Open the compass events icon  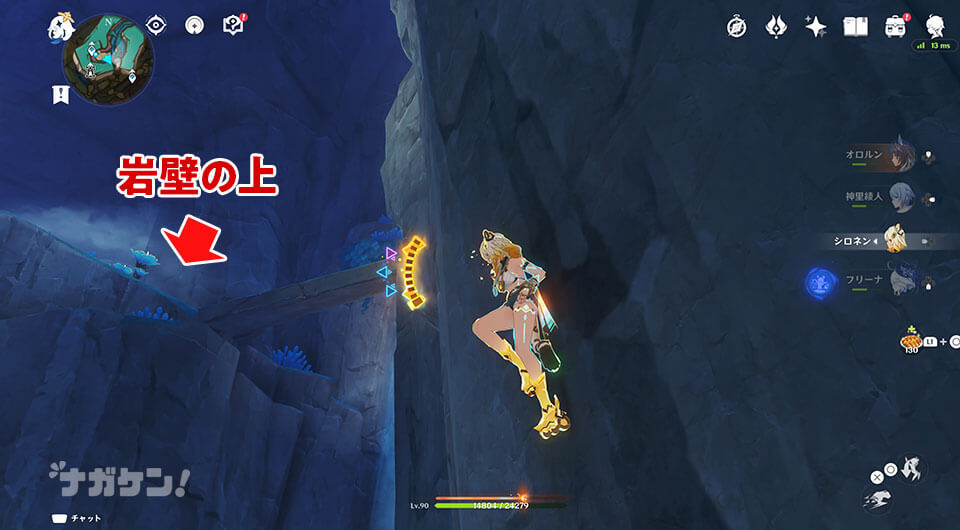click(x=738, y=26)
